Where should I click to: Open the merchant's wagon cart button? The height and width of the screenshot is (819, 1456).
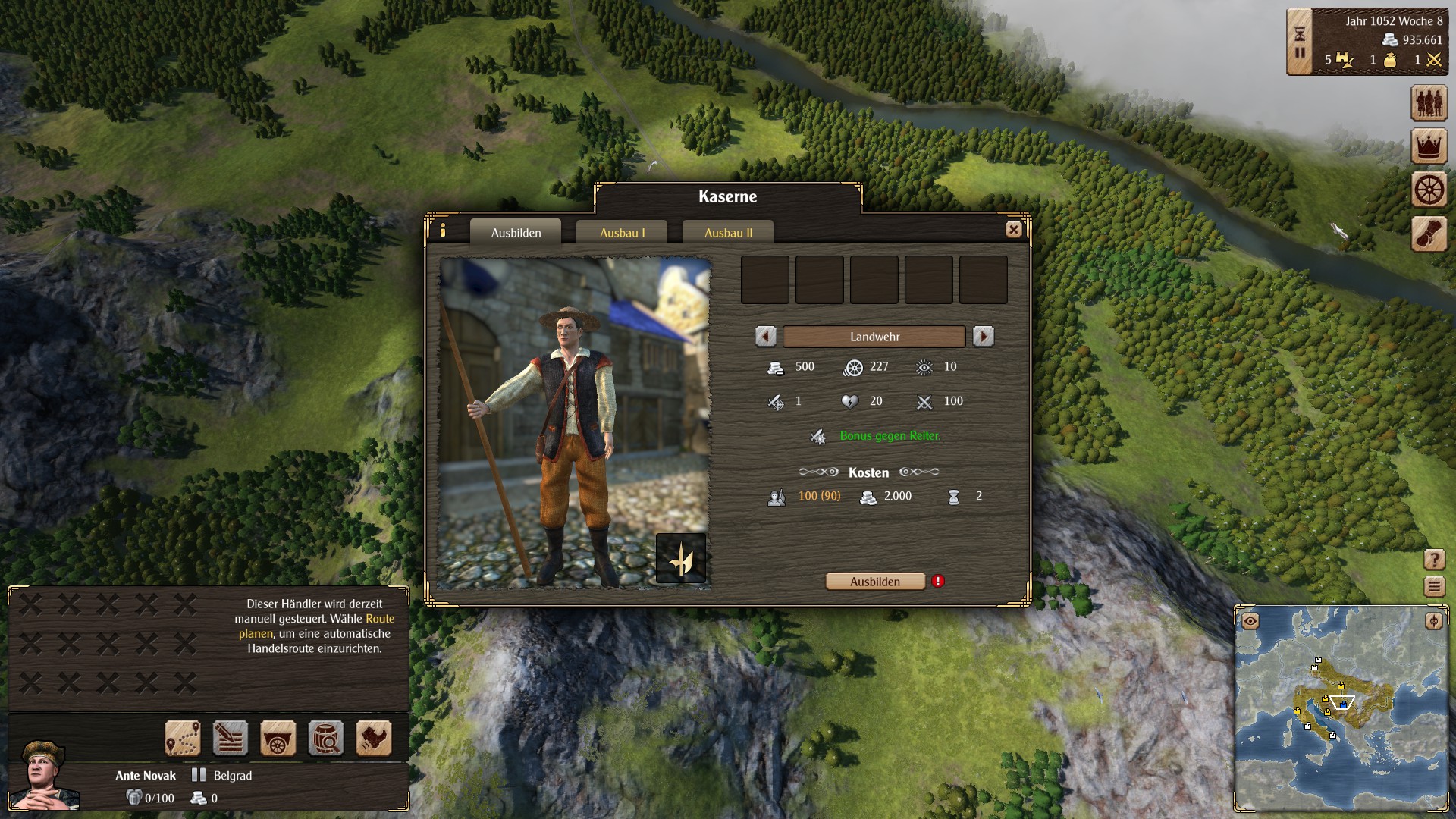(x=278, y=738)
